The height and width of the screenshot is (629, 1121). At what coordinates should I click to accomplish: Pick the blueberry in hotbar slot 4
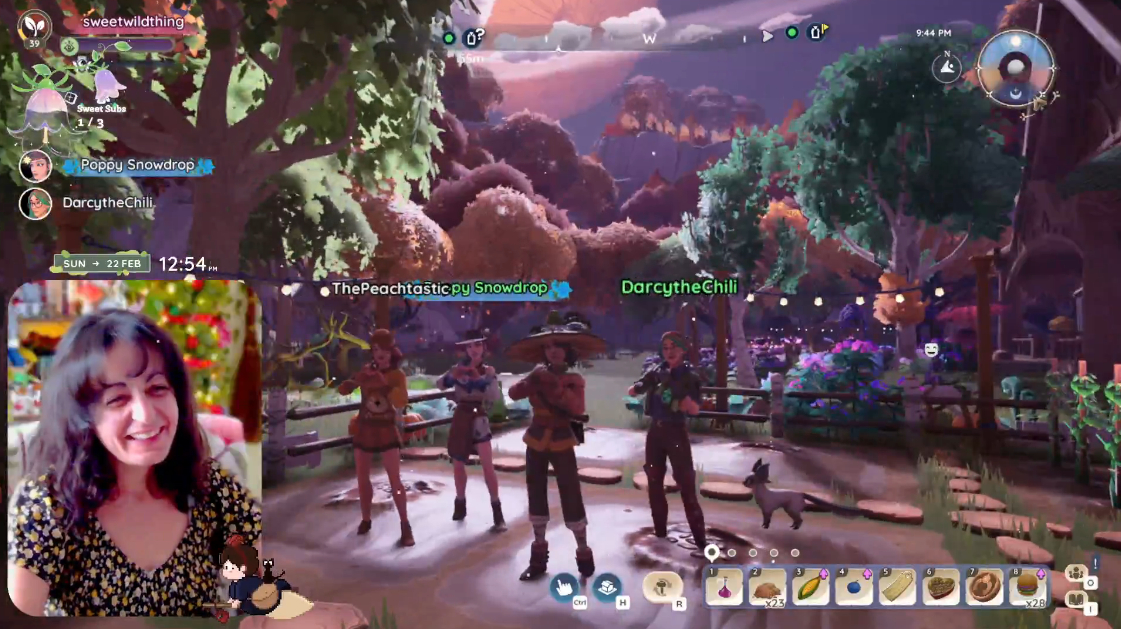pyautogui.click(x=854, y=588)
